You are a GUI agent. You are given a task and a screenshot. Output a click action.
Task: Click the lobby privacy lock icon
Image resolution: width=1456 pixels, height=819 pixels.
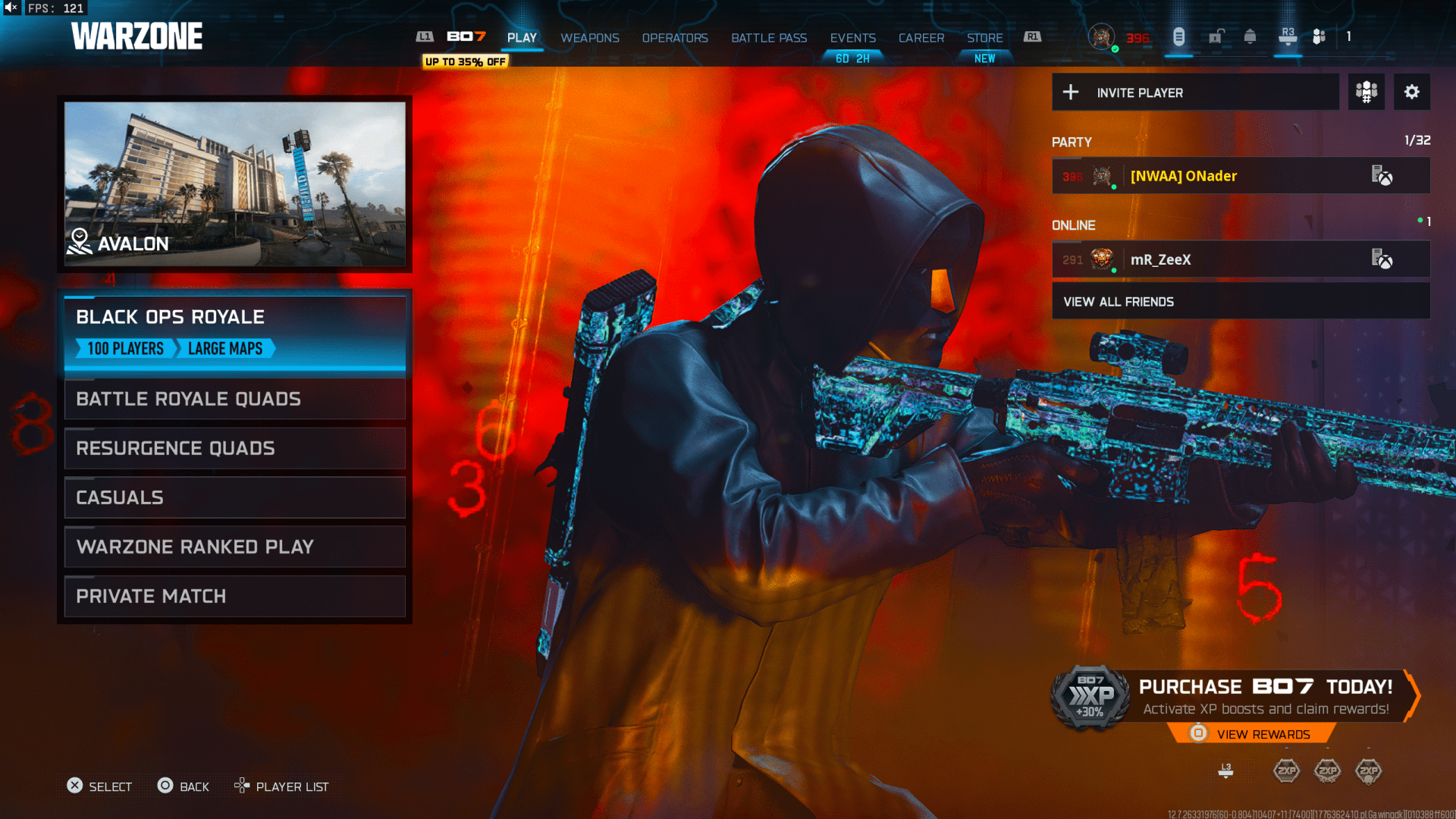1215,36
